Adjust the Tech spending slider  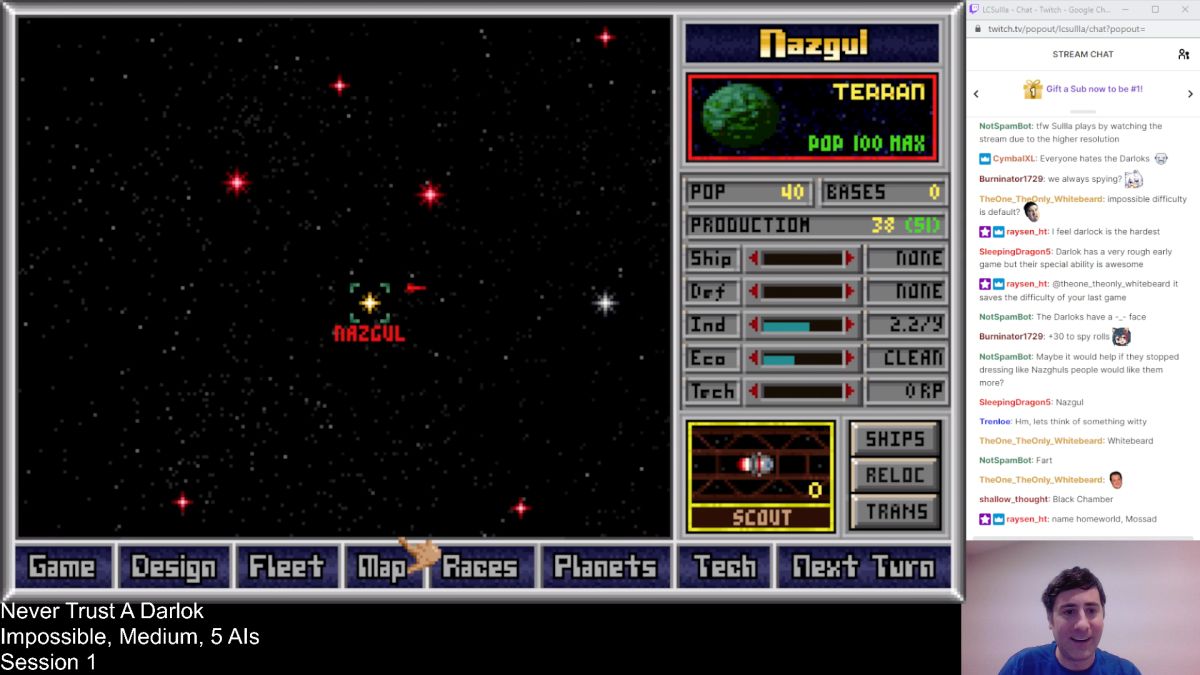[803, 391]
